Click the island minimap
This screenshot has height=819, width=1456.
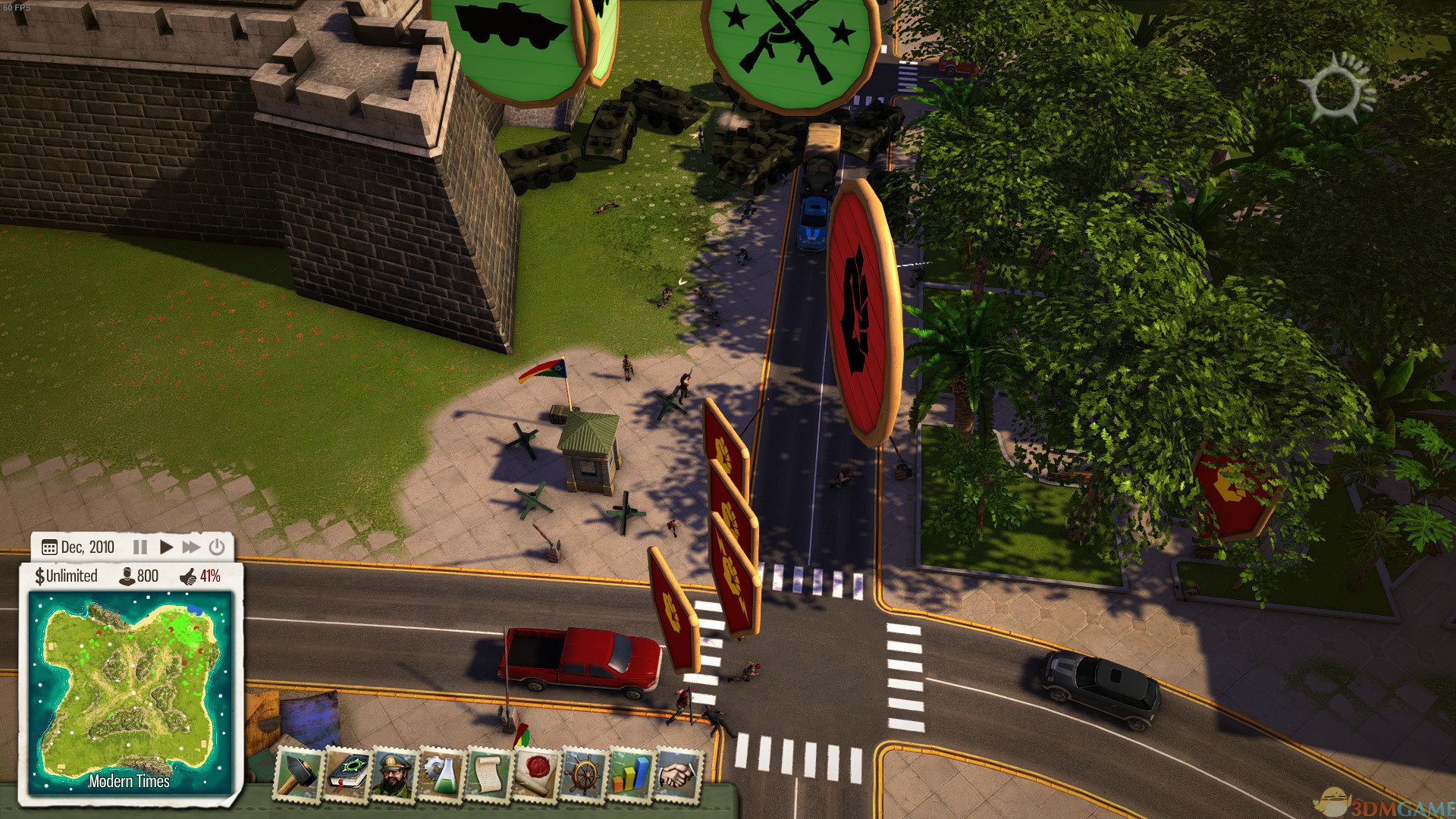(130, 692)
